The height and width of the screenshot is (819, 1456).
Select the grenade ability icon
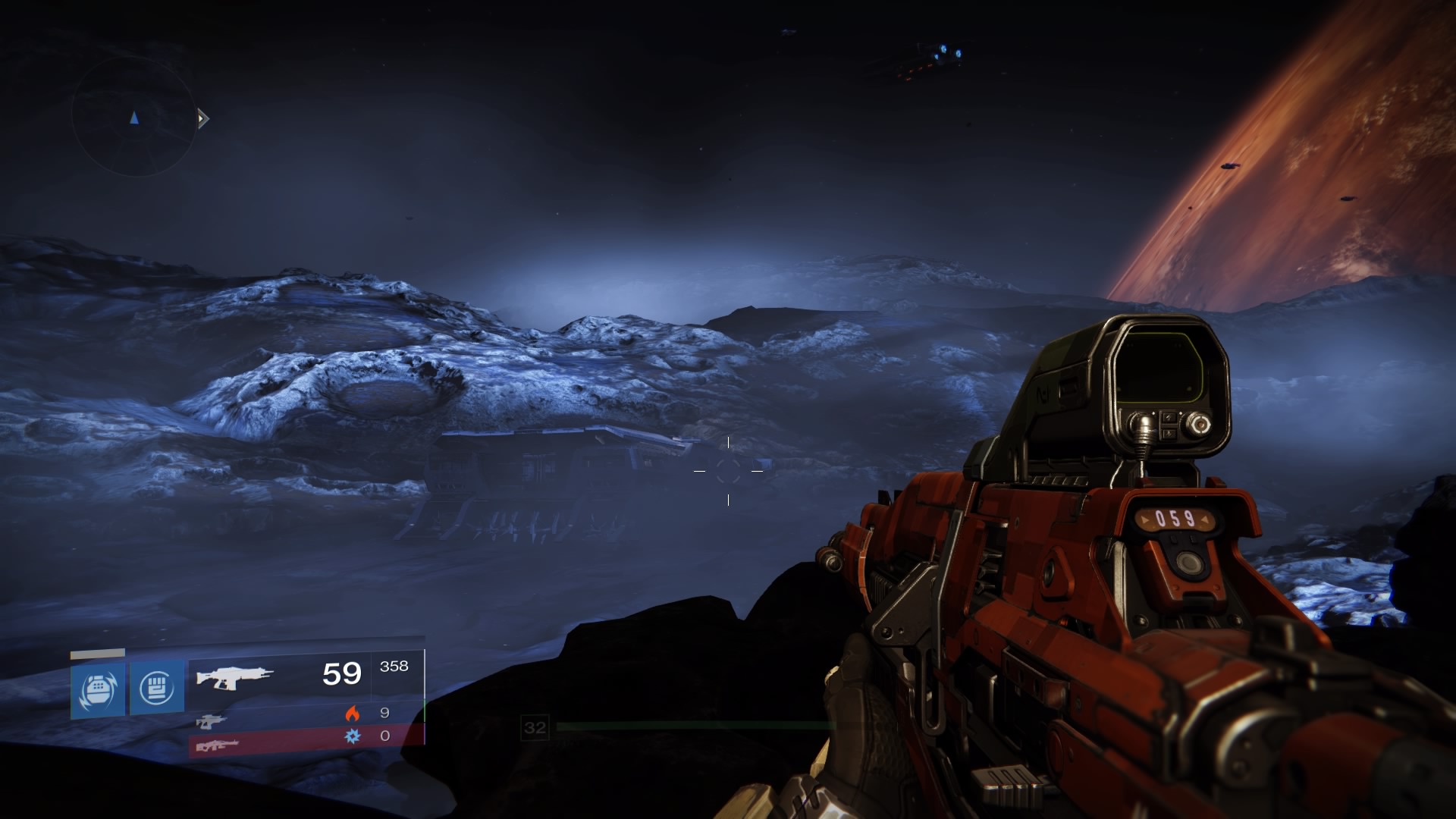(x=98, y=689)
